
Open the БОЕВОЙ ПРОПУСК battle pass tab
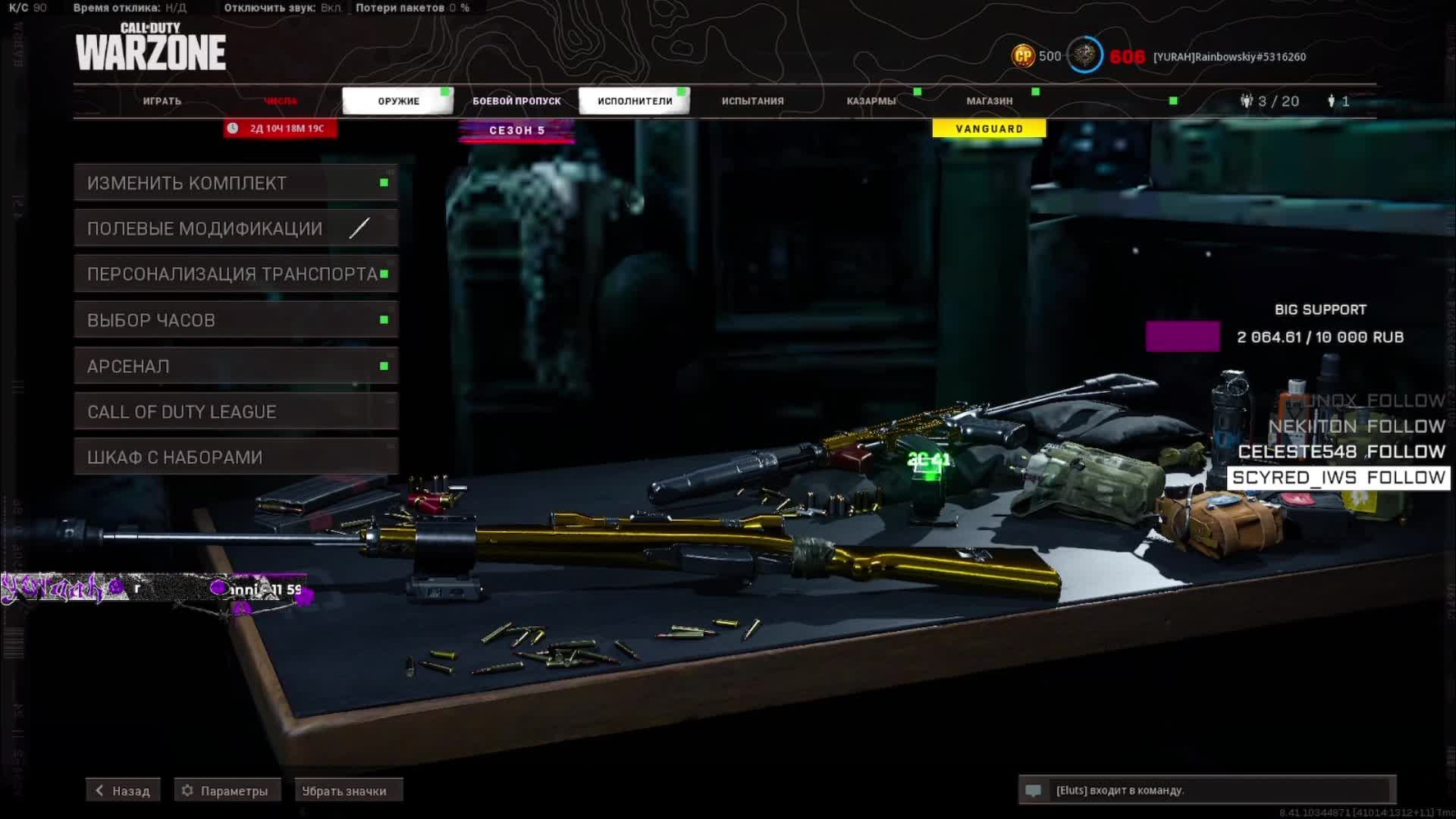pos(516,101)
